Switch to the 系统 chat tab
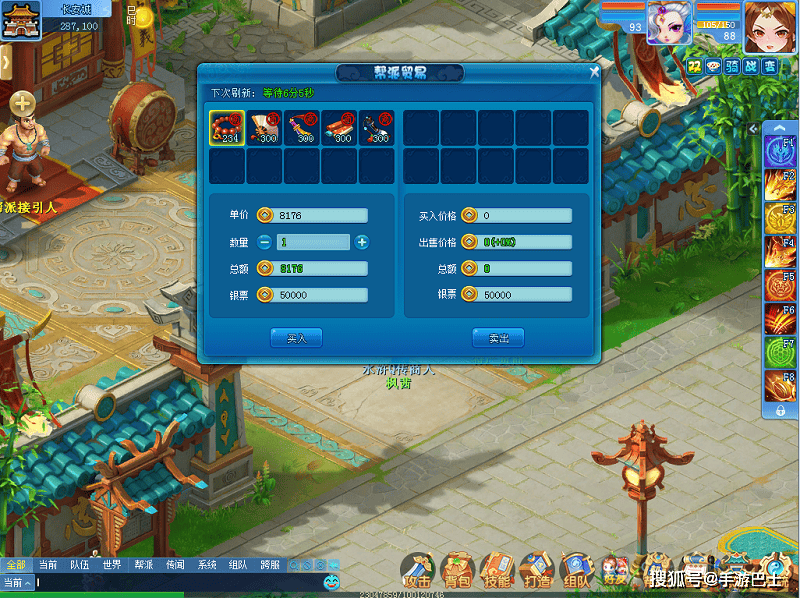The image size is (800, 598). [207, 564]
